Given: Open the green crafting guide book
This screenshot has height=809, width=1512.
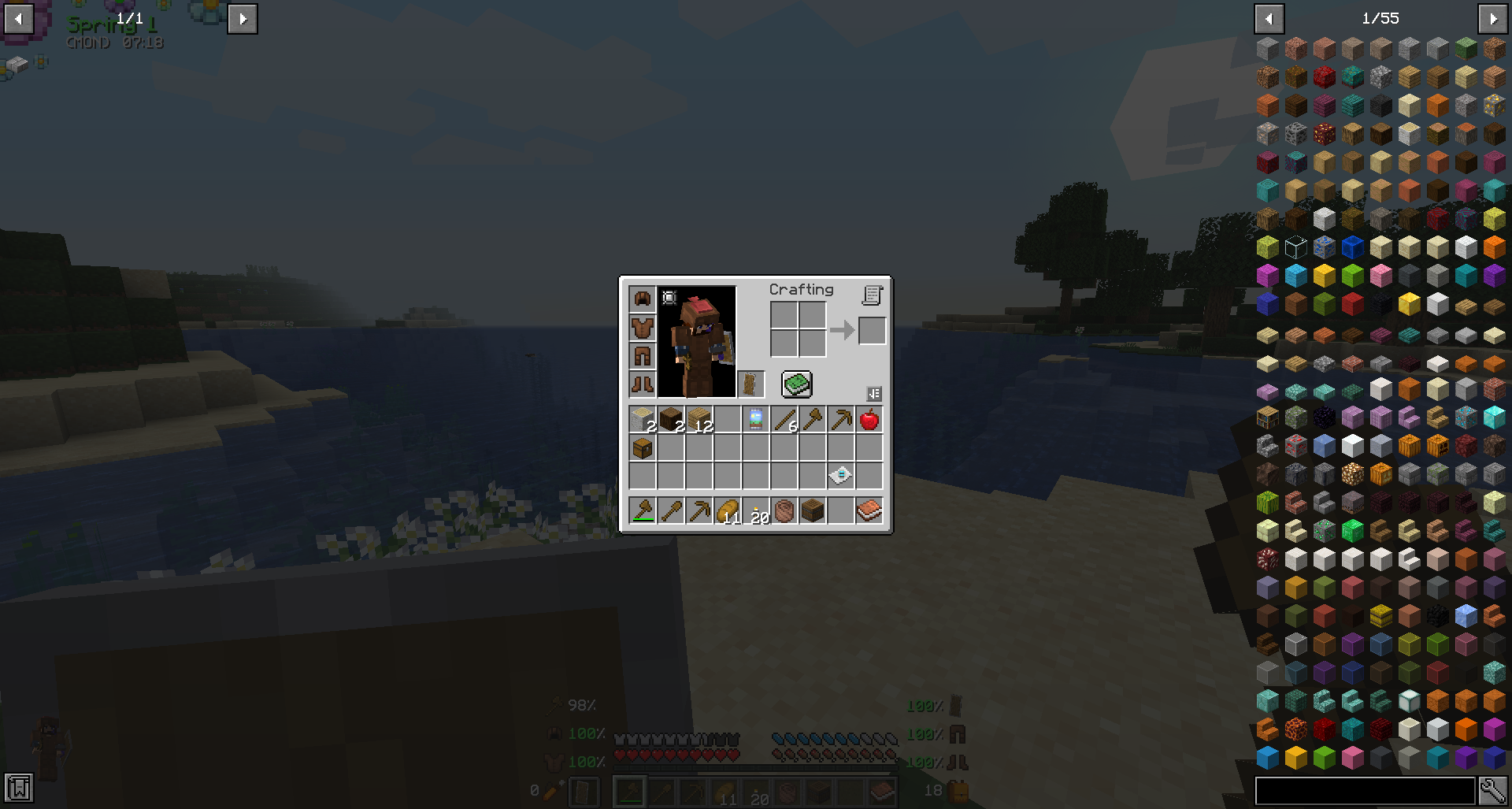Looking at the screenshot, I should click(x=795, y=384).
